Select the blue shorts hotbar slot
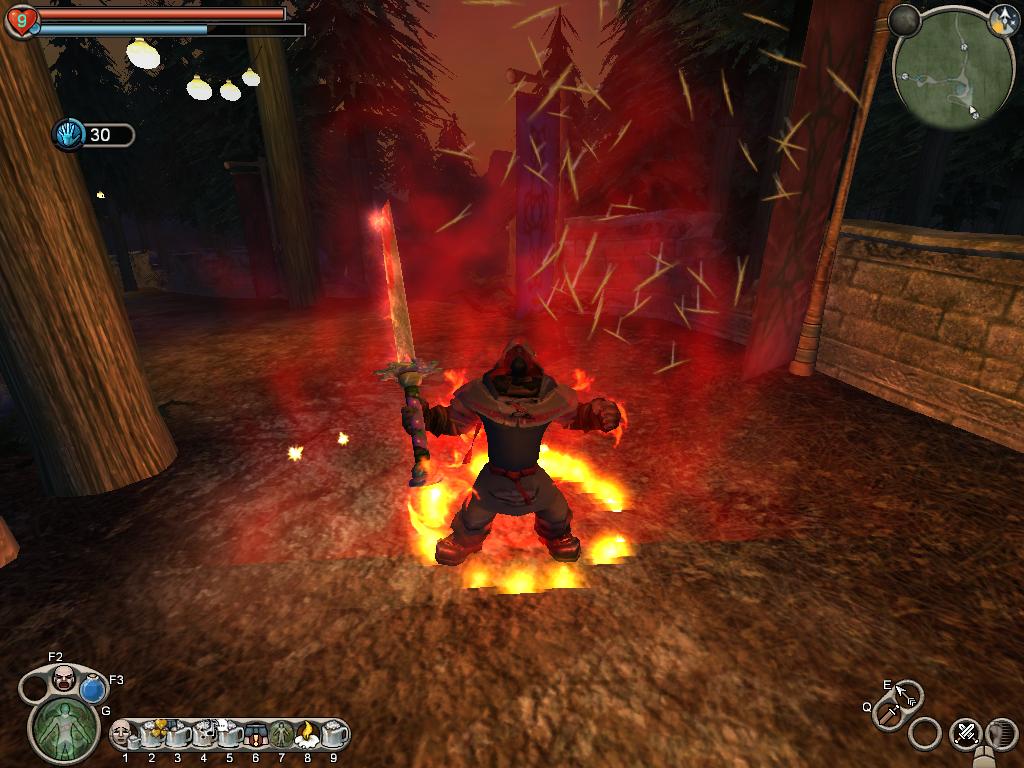This screenshot has height=768, width=1024. 255,735
